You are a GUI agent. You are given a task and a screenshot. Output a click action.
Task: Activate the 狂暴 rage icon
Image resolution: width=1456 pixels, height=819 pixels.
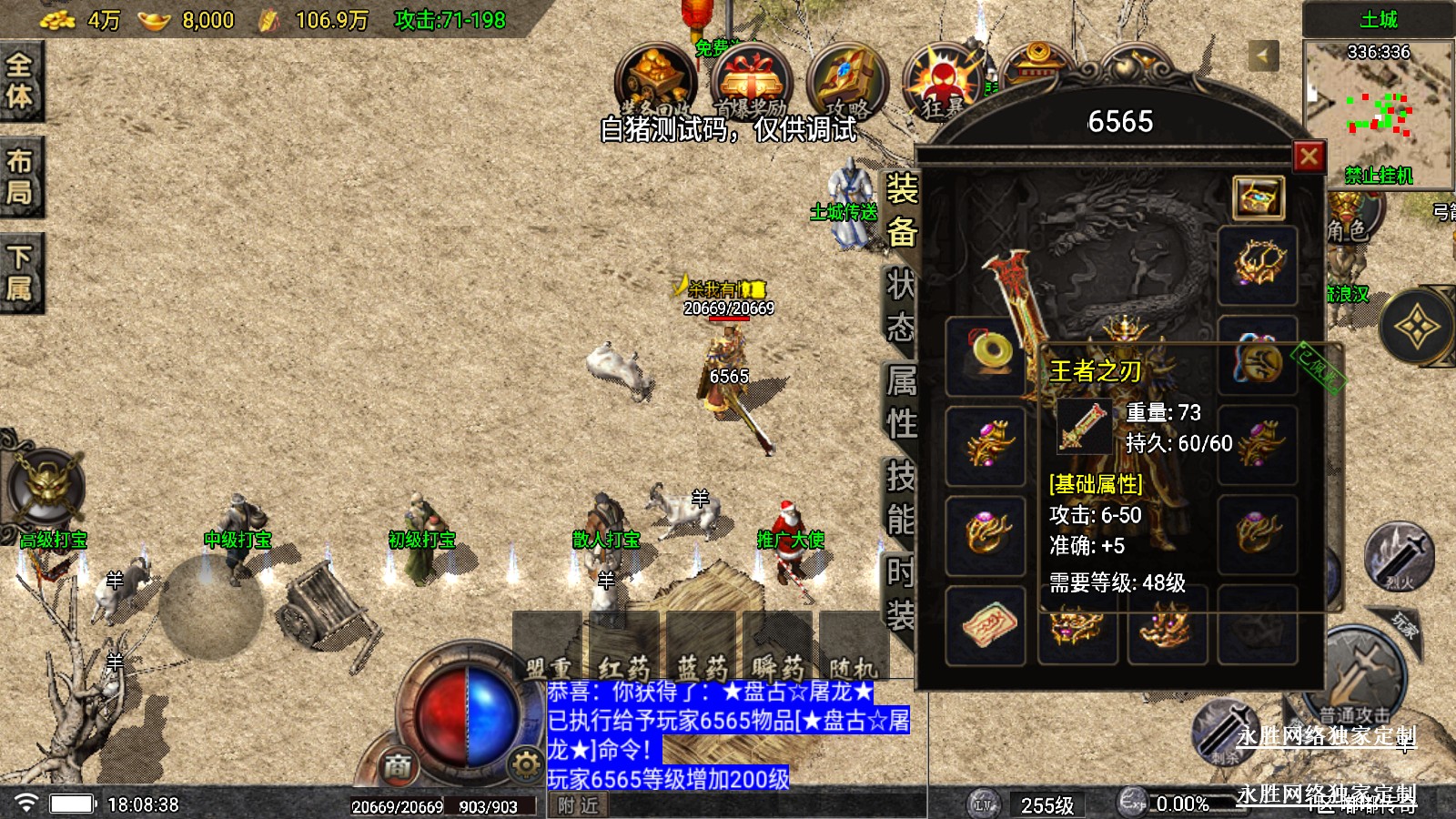click(943, 84)
